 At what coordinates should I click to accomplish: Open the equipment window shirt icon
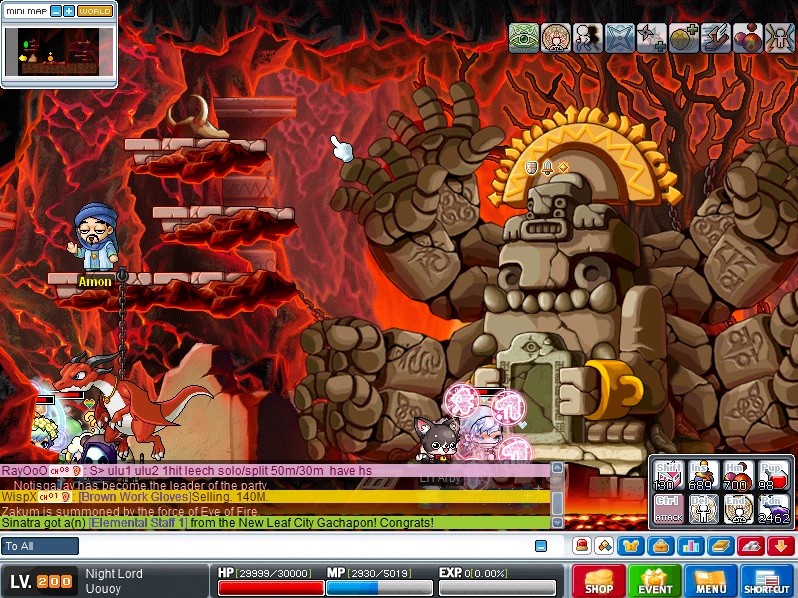pyautogui.click(x=632, y=546)
